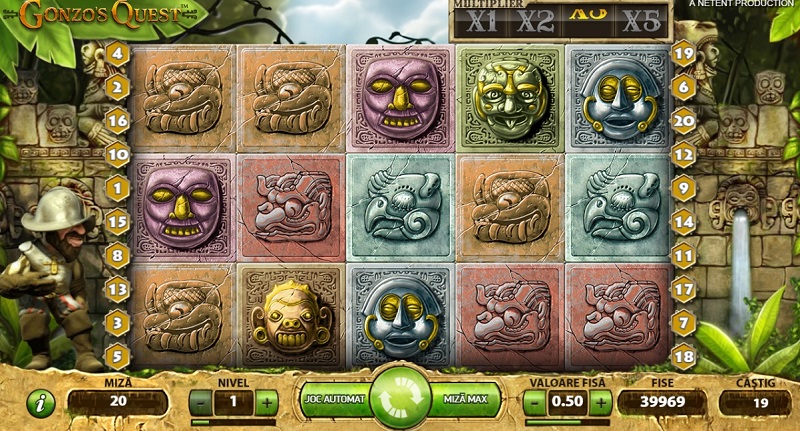800x431 pixels.
Task: Show payline number 18 marker
Action: (x=684, y=356)
